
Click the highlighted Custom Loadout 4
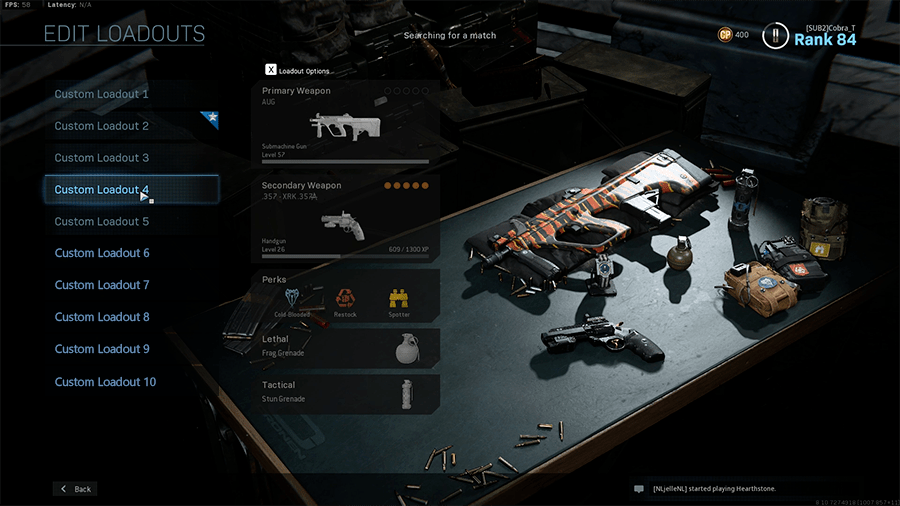pyautogui.click(x=102, y=190)
